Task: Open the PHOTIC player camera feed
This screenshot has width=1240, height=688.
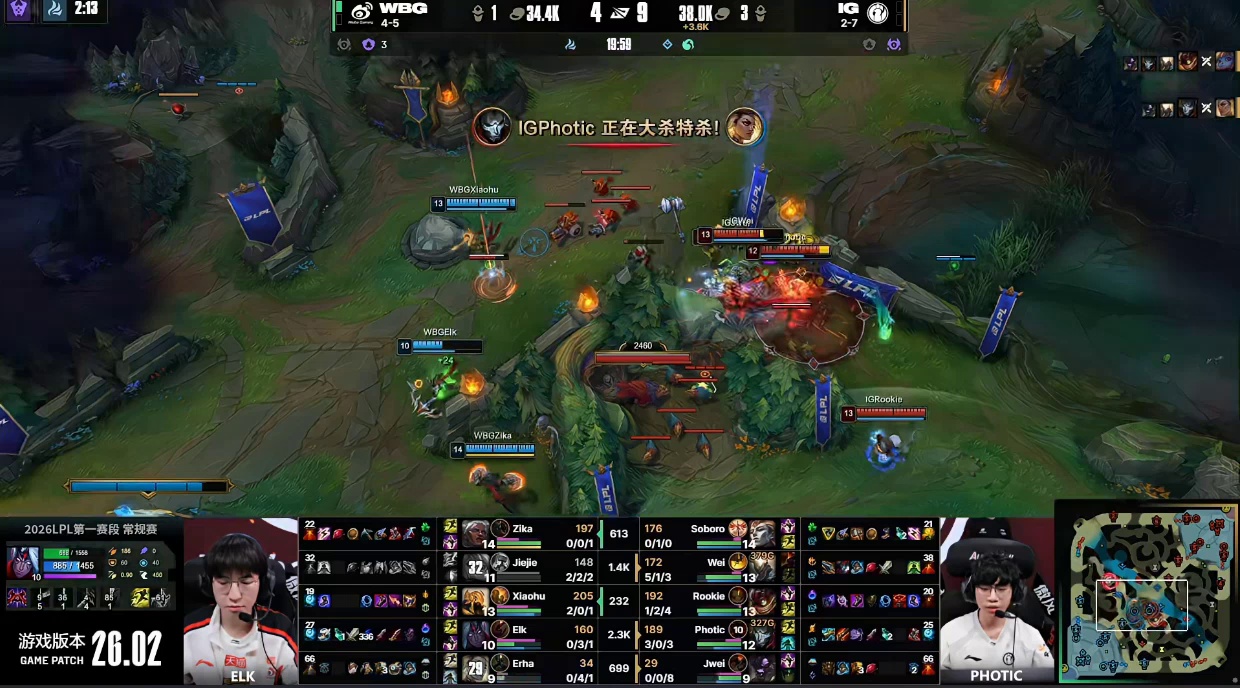Action: coord(996,600)
